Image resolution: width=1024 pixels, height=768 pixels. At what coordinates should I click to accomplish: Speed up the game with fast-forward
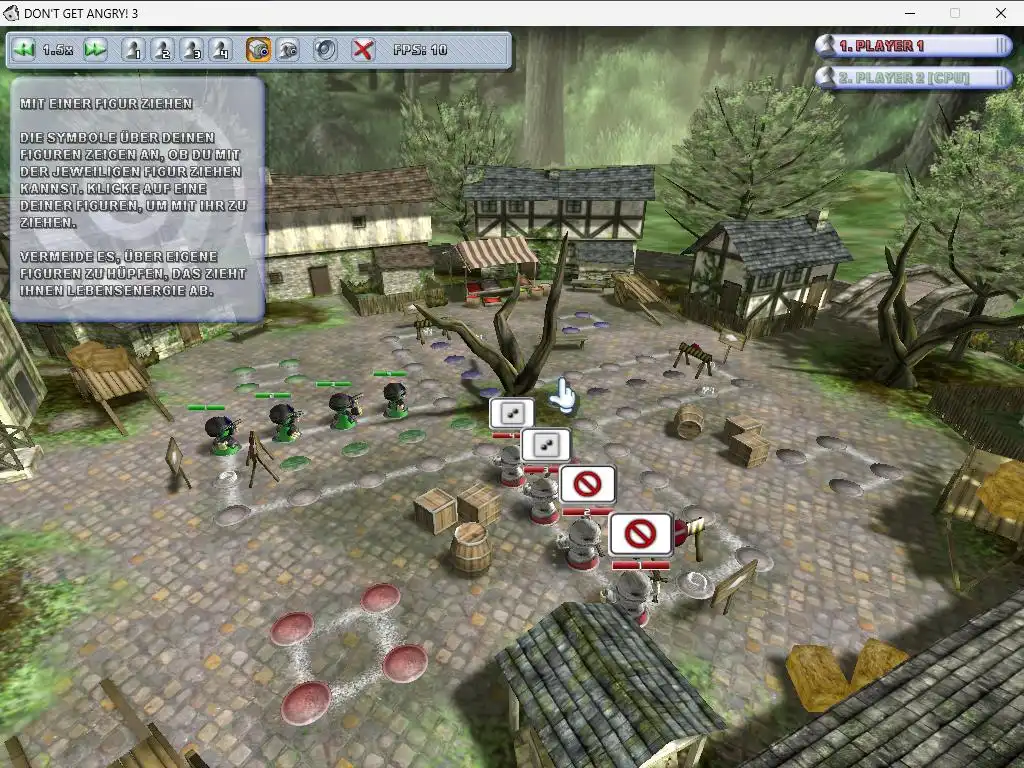(x=95, y=49)
